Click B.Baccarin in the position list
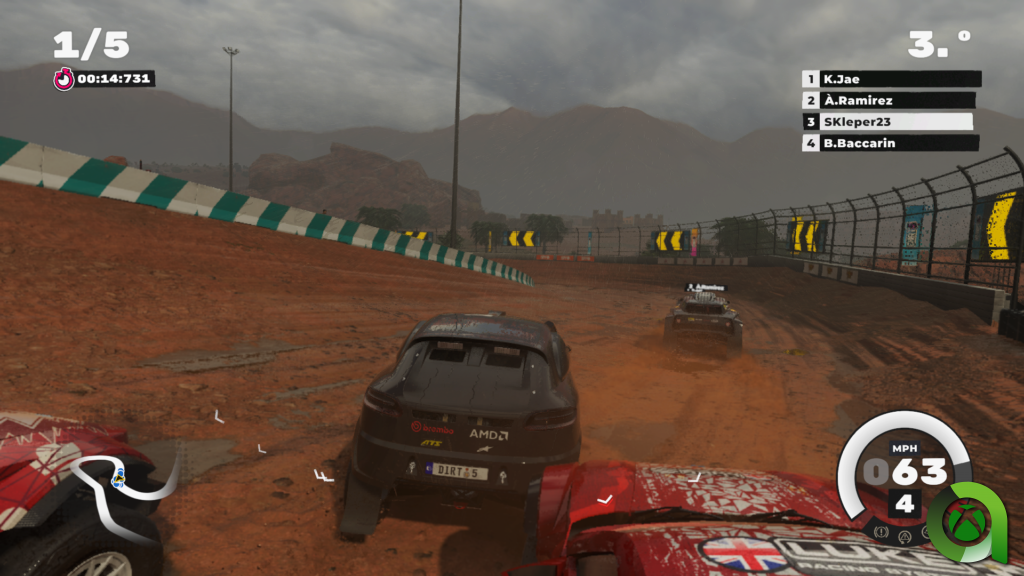This screenshot has height=576, width=1024. click(888, 143)
